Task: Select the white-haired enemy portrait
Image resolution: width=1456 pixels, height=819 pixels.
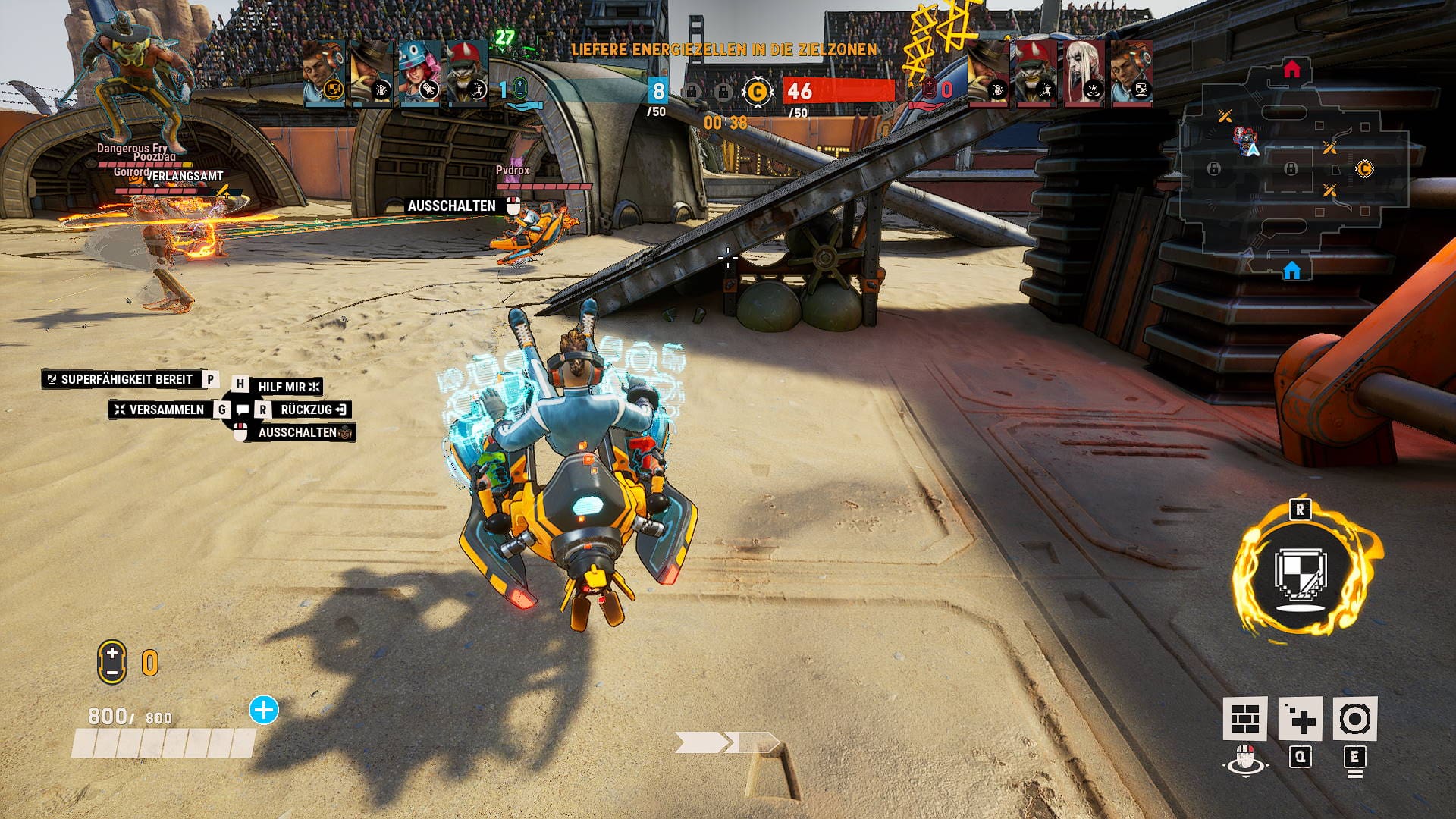Action: 1084,72
